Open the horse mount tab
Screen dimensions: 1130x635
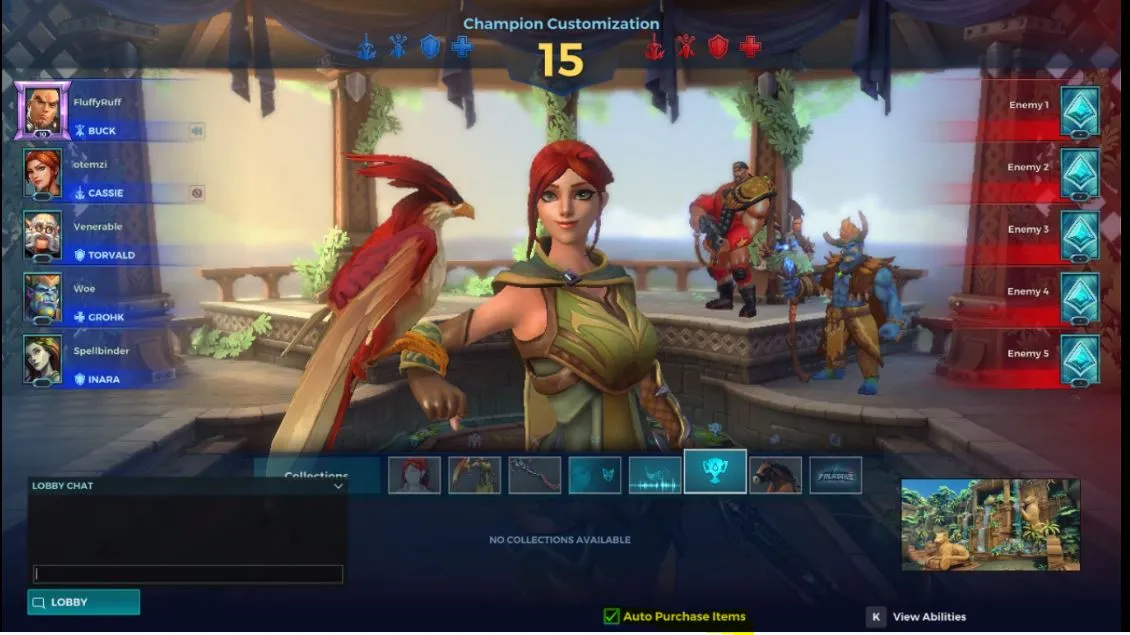[x=776, y=475]
